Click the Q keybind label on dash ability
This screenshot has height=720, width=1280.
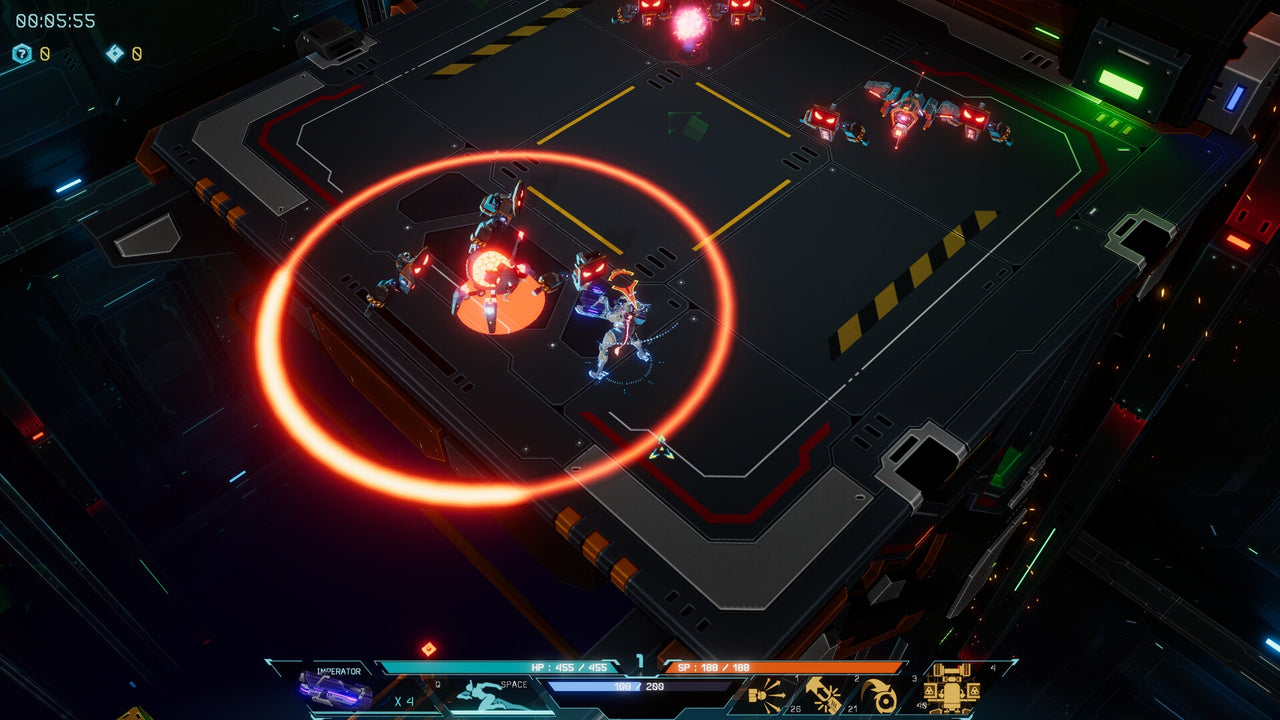coord(437,683)
